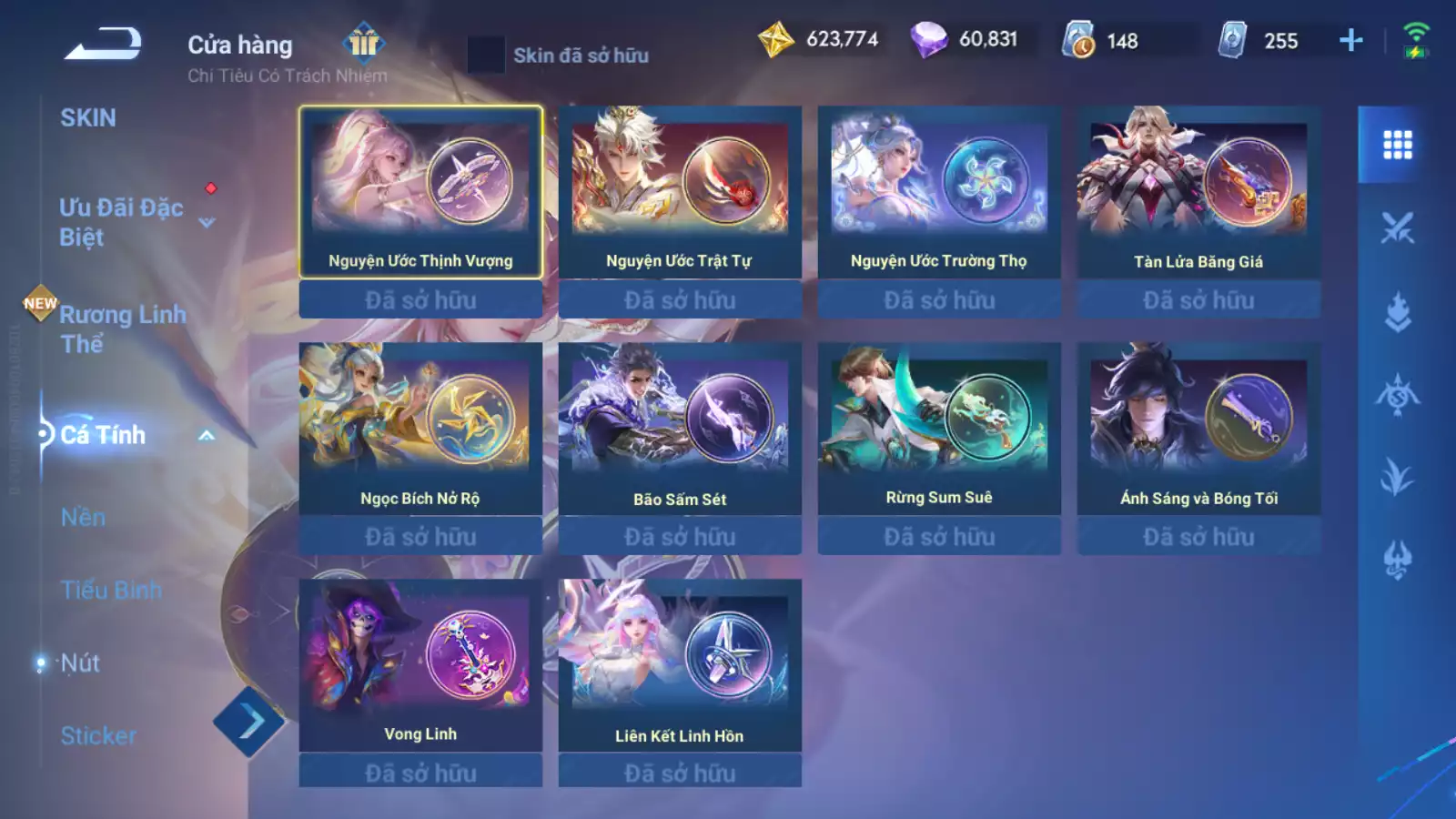Click the blue diamond arrow button
Image resolution: width=1456 pixels, height=819 pixels.
click(249, 723)
